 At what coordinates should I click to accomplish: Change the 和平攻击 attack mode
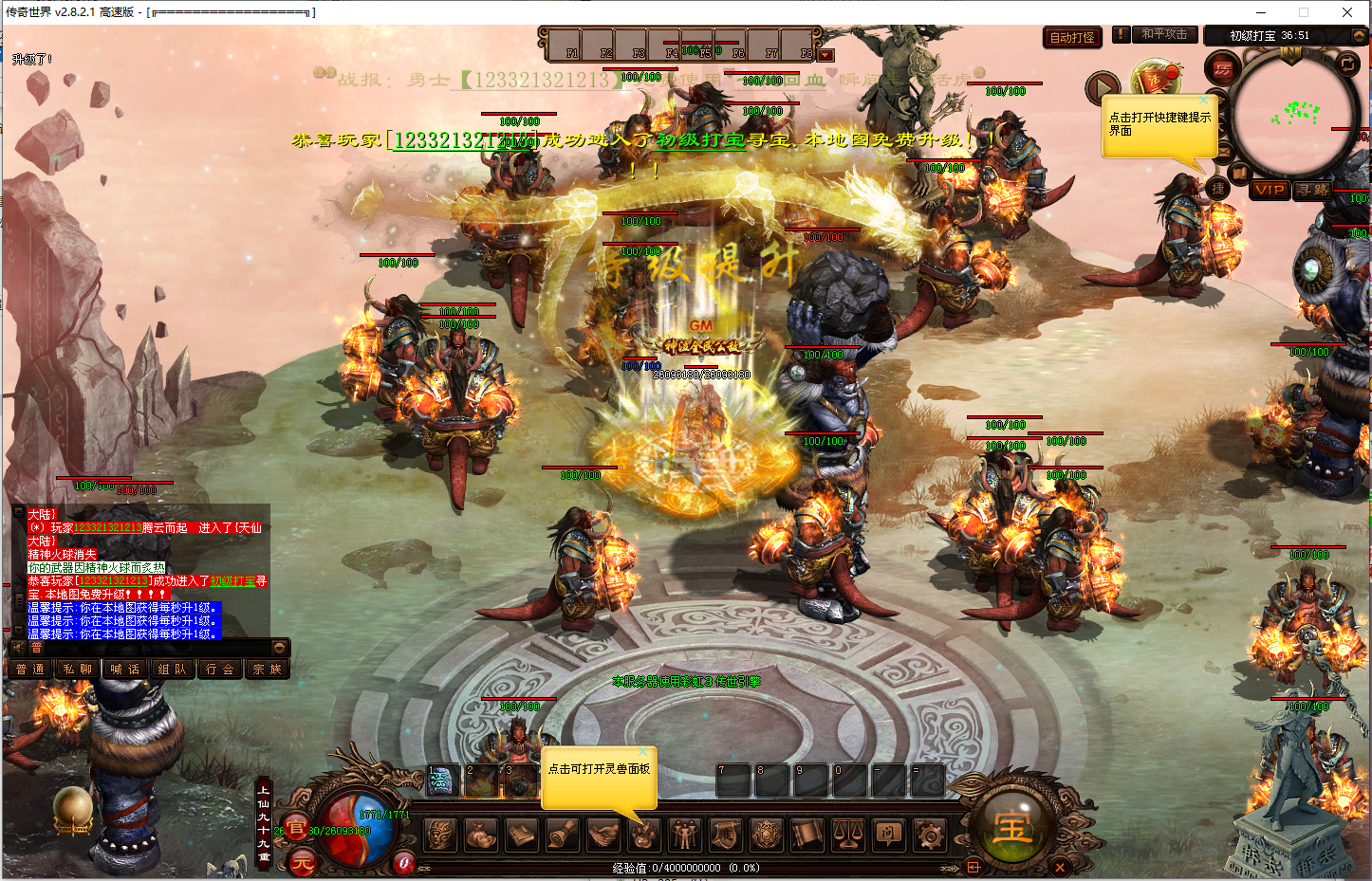click(1164, 34)
